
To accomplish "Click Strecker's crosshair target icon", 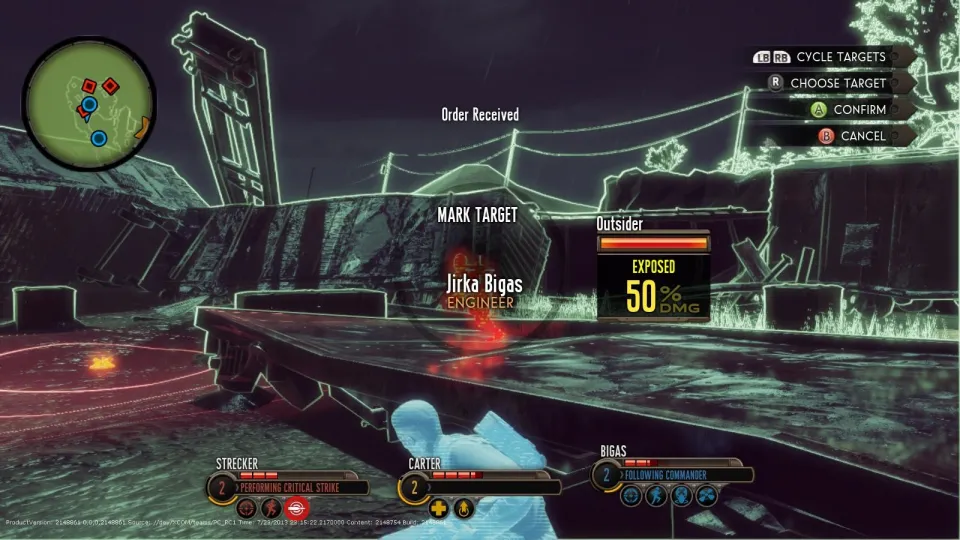I will tap(246, 509).
